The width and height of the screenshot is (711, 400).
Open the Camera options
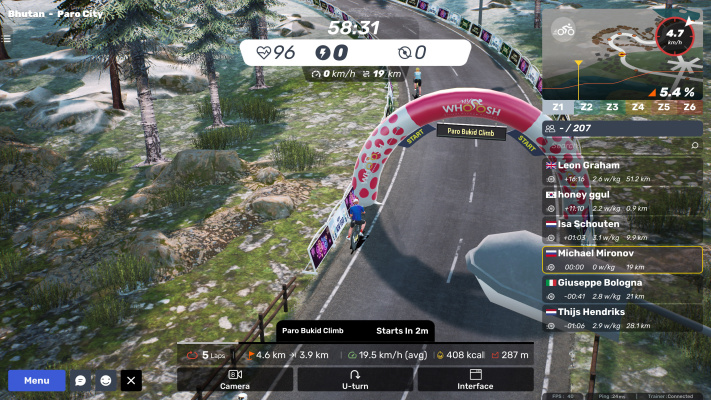coord(235,379)
